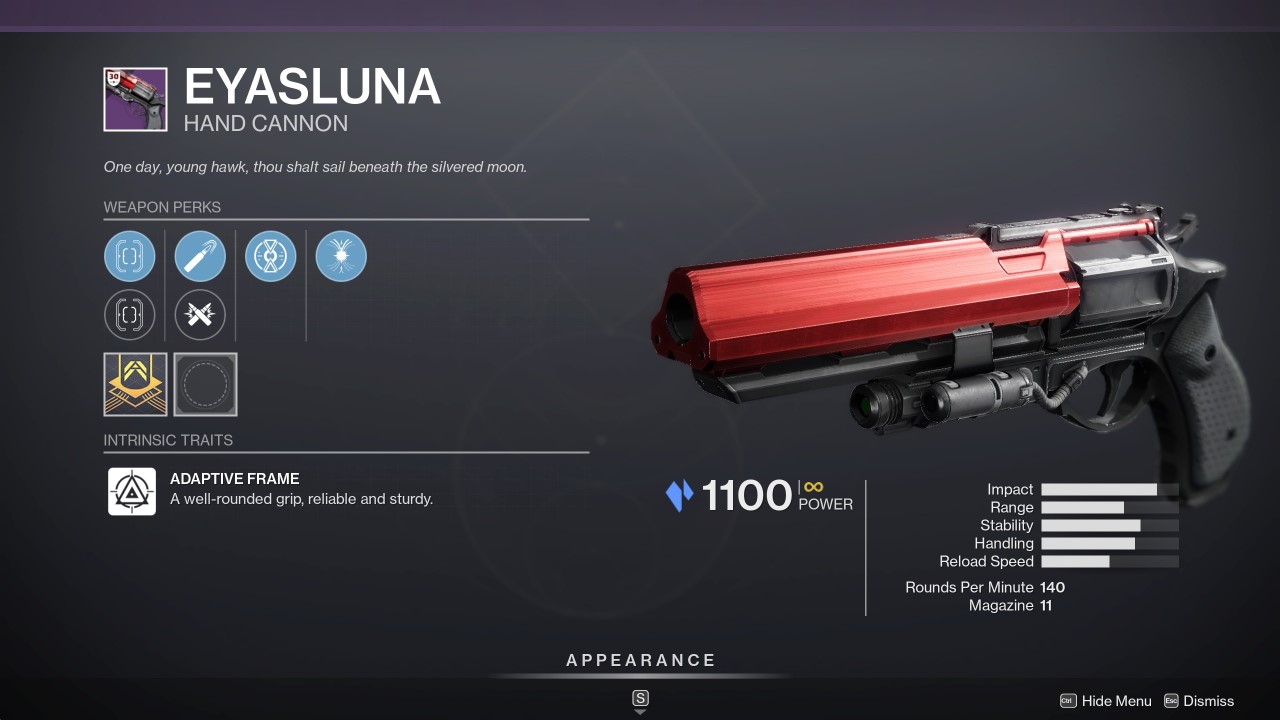Click Dismiss
This screenshot has height=720, width=1280.
coord(1210,701)
